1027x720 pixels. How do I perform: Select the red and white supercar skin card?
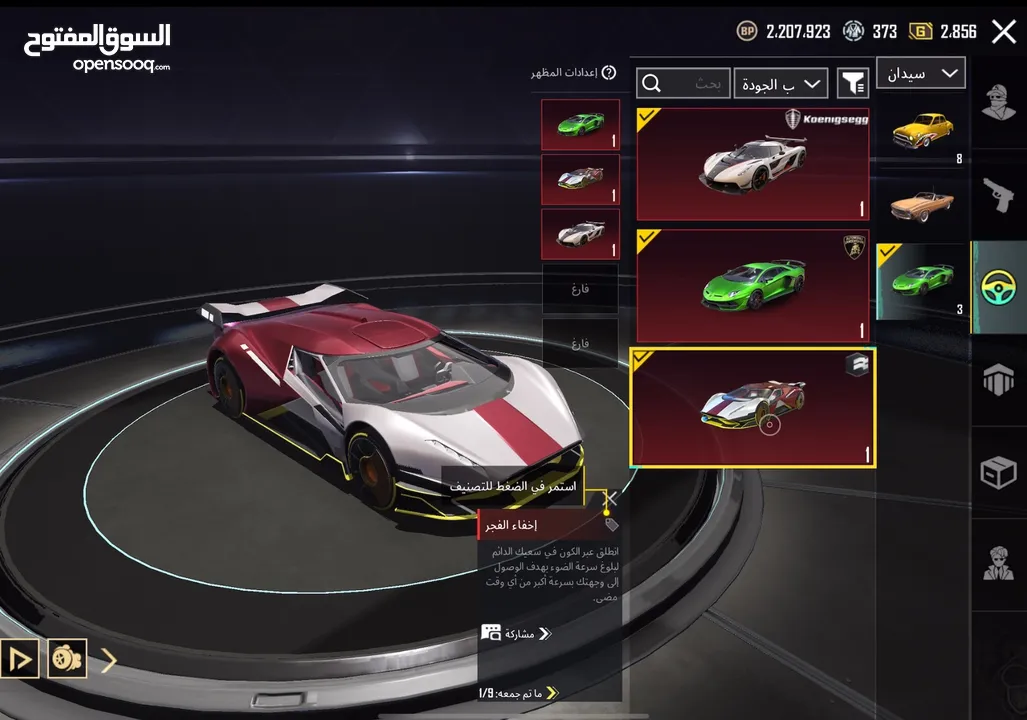click(x=752, y=407)
